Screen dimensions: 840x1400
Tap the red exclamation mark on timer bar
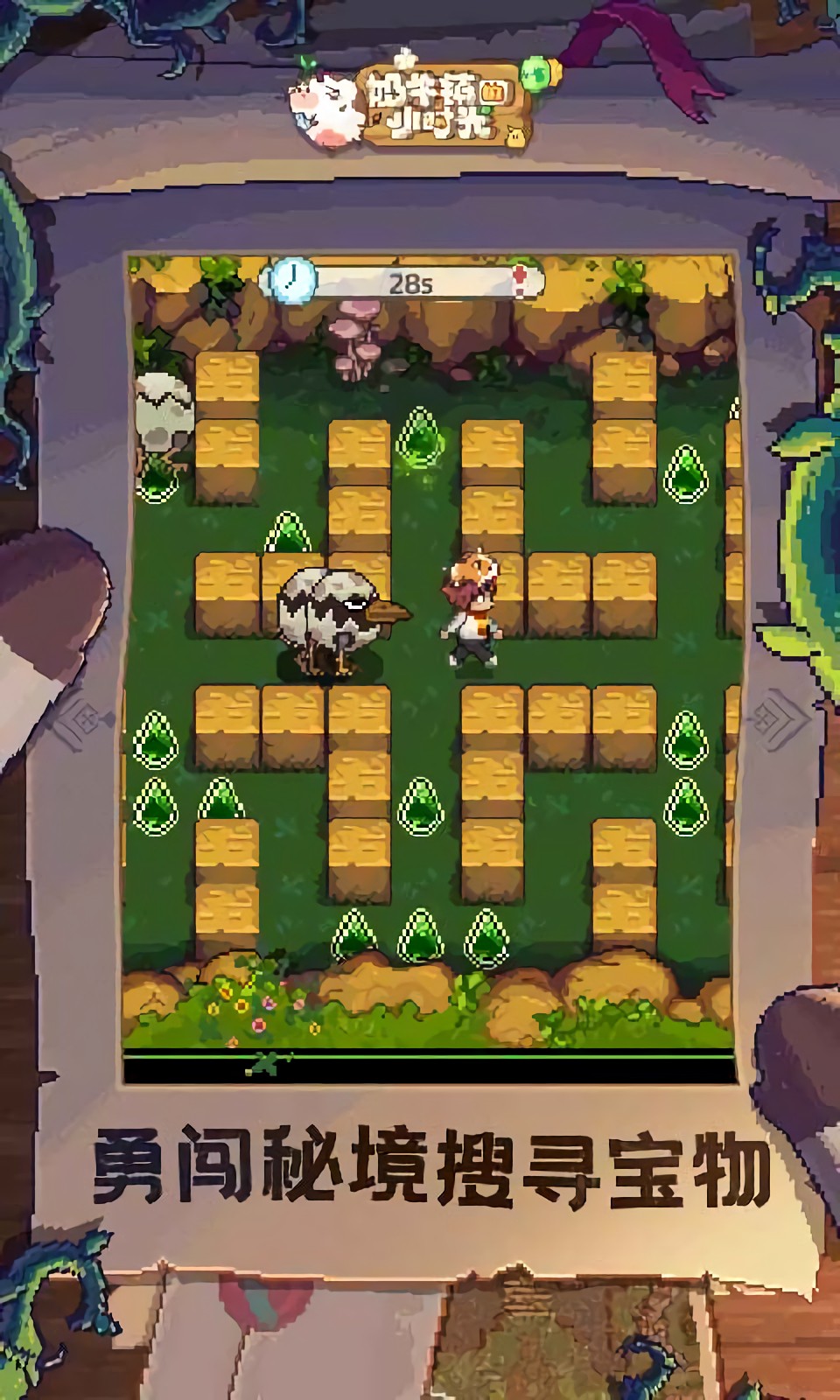(521, 281)
